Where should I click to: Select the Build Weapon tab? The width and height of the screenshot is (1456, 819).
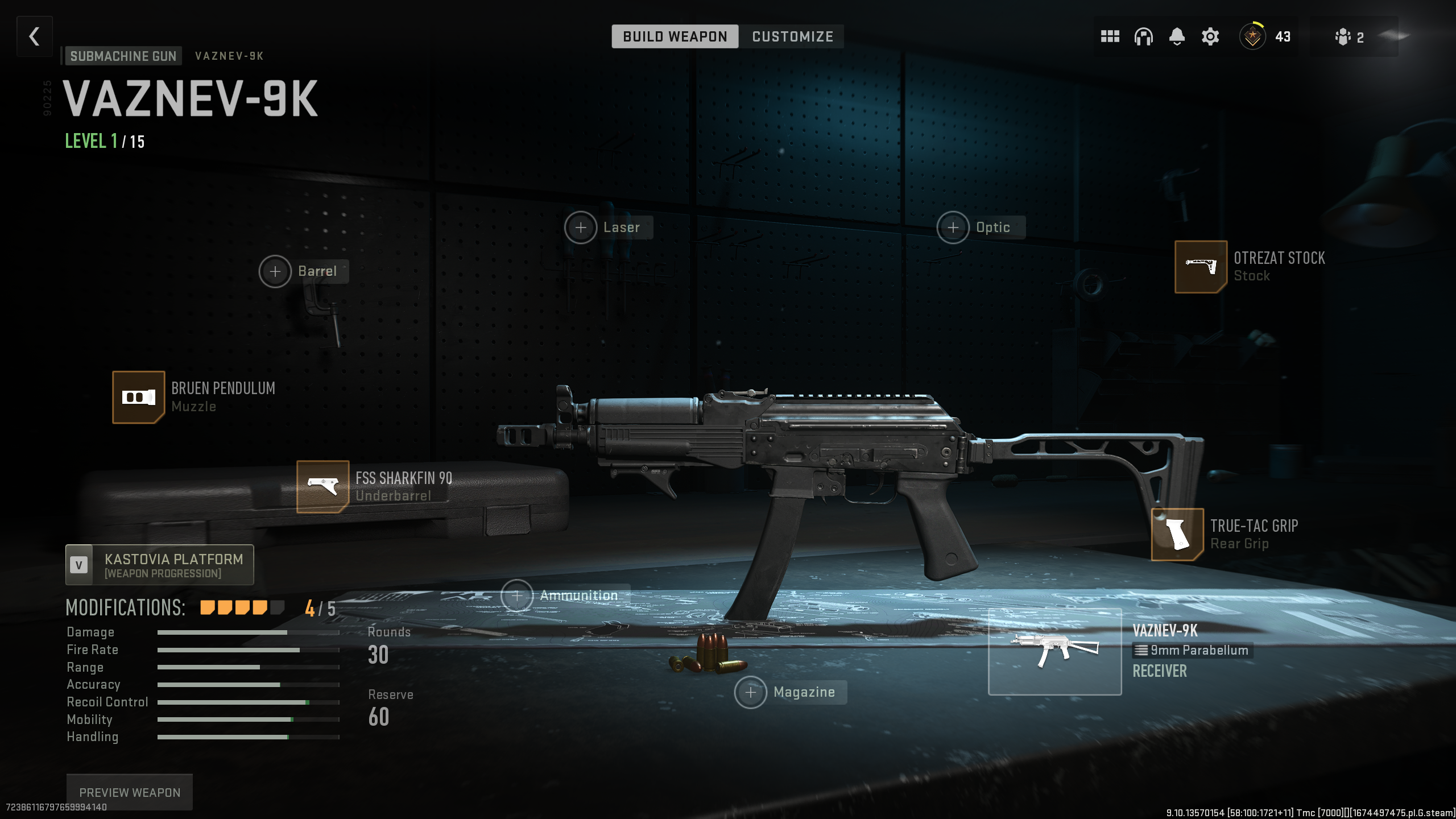click(x=675, y=36)
